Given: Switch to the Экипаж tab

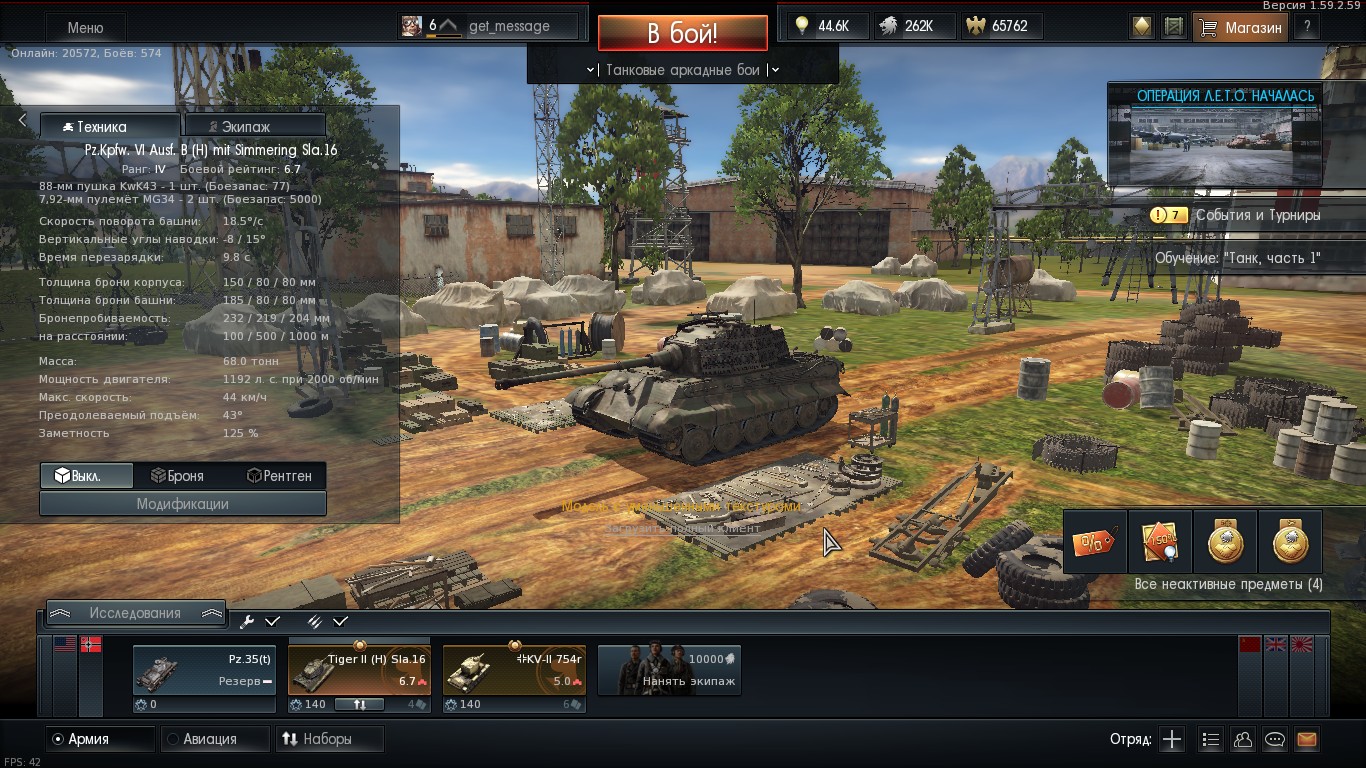Looking at the screenshot, I should click(255, 127).
